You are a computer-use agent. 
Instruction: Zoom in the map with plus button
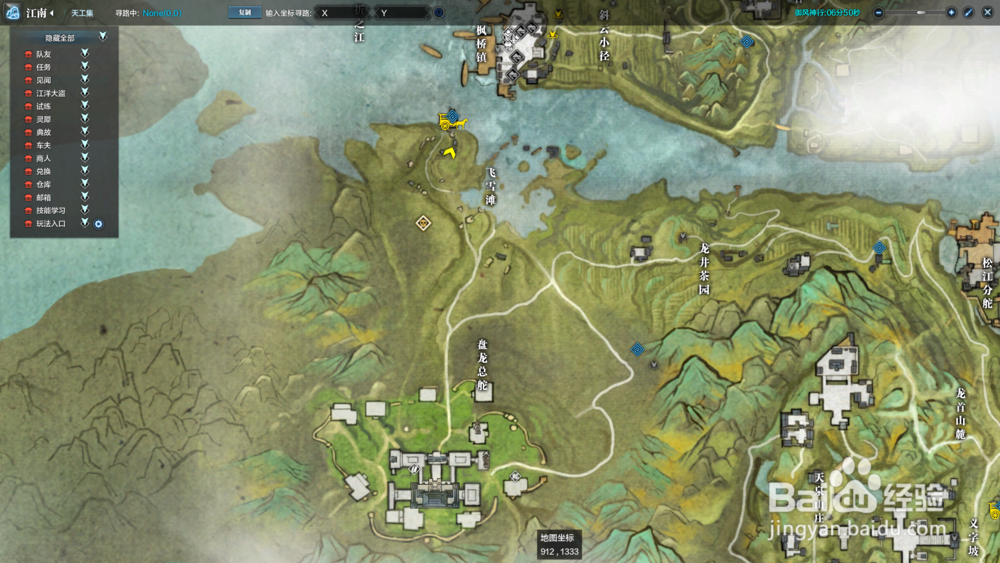point(950,13)
